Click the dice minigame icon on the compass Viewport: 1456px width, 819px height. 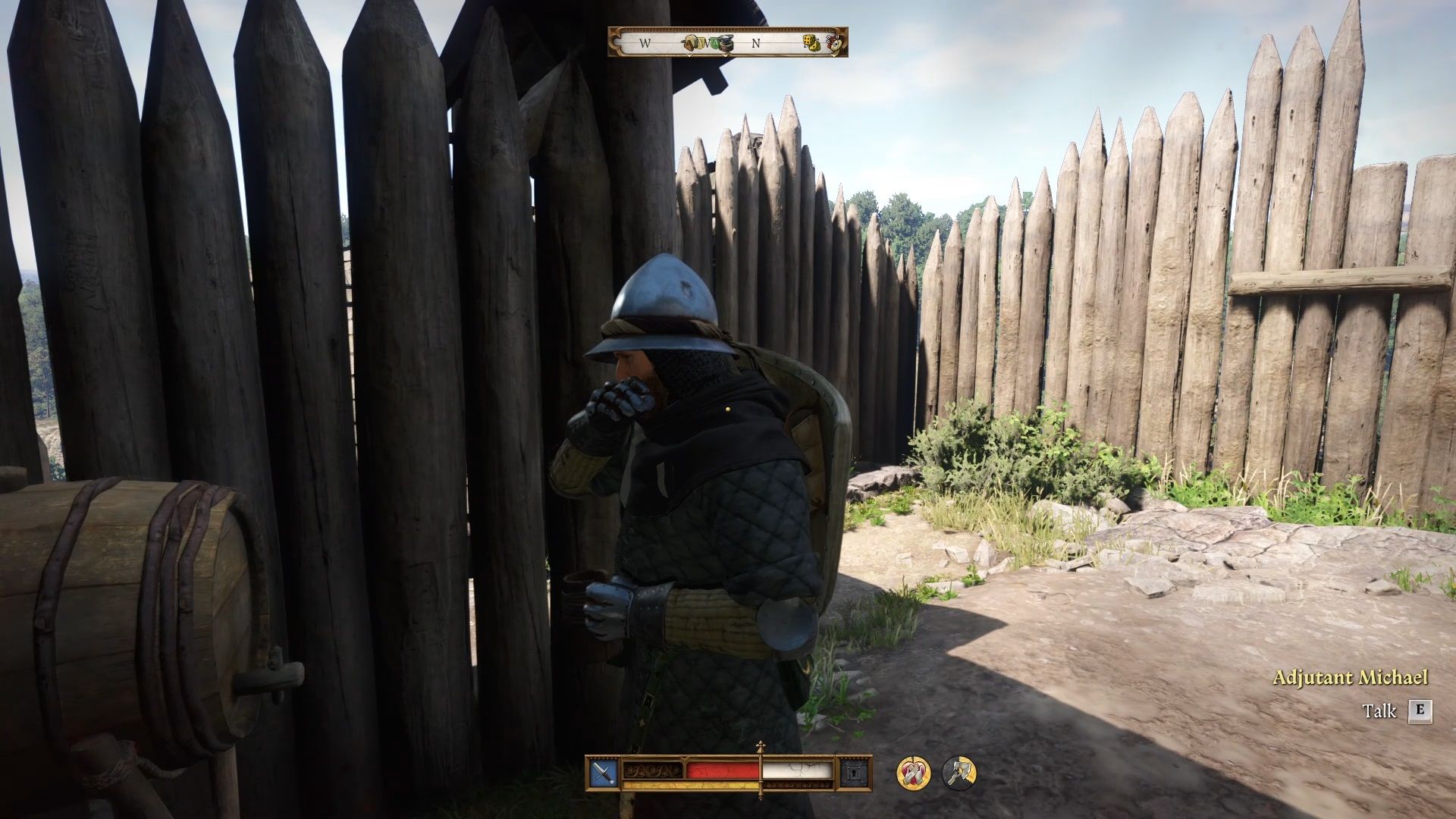point(811,43)
